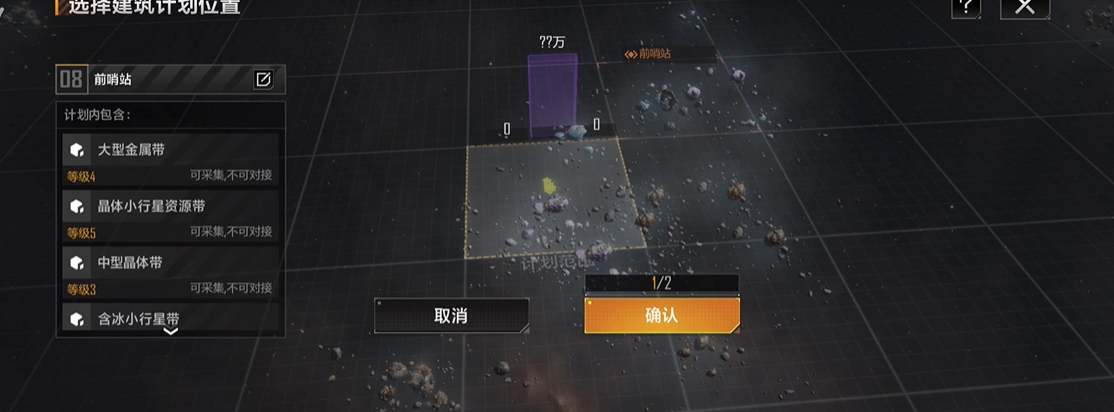Select the 含冰小行星带 row
The width and height of the screenshot is (1114, 412).
(170, 316)
